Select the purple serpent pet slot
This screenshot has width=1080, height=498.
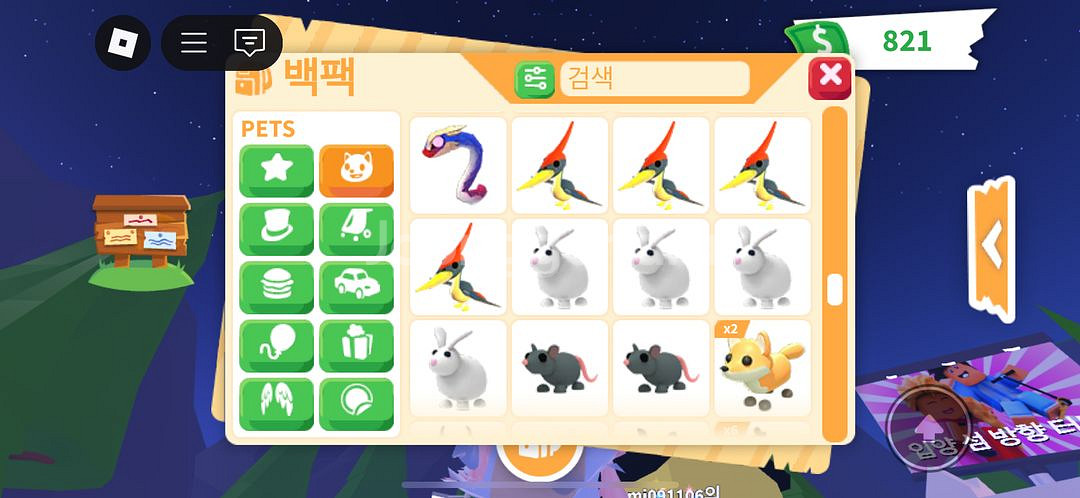459,165
